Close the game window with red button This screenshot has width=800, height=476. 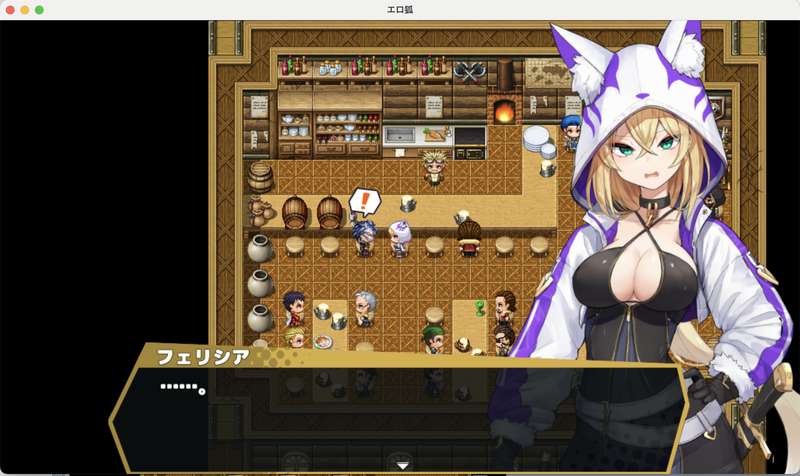[x=11, y=9]
